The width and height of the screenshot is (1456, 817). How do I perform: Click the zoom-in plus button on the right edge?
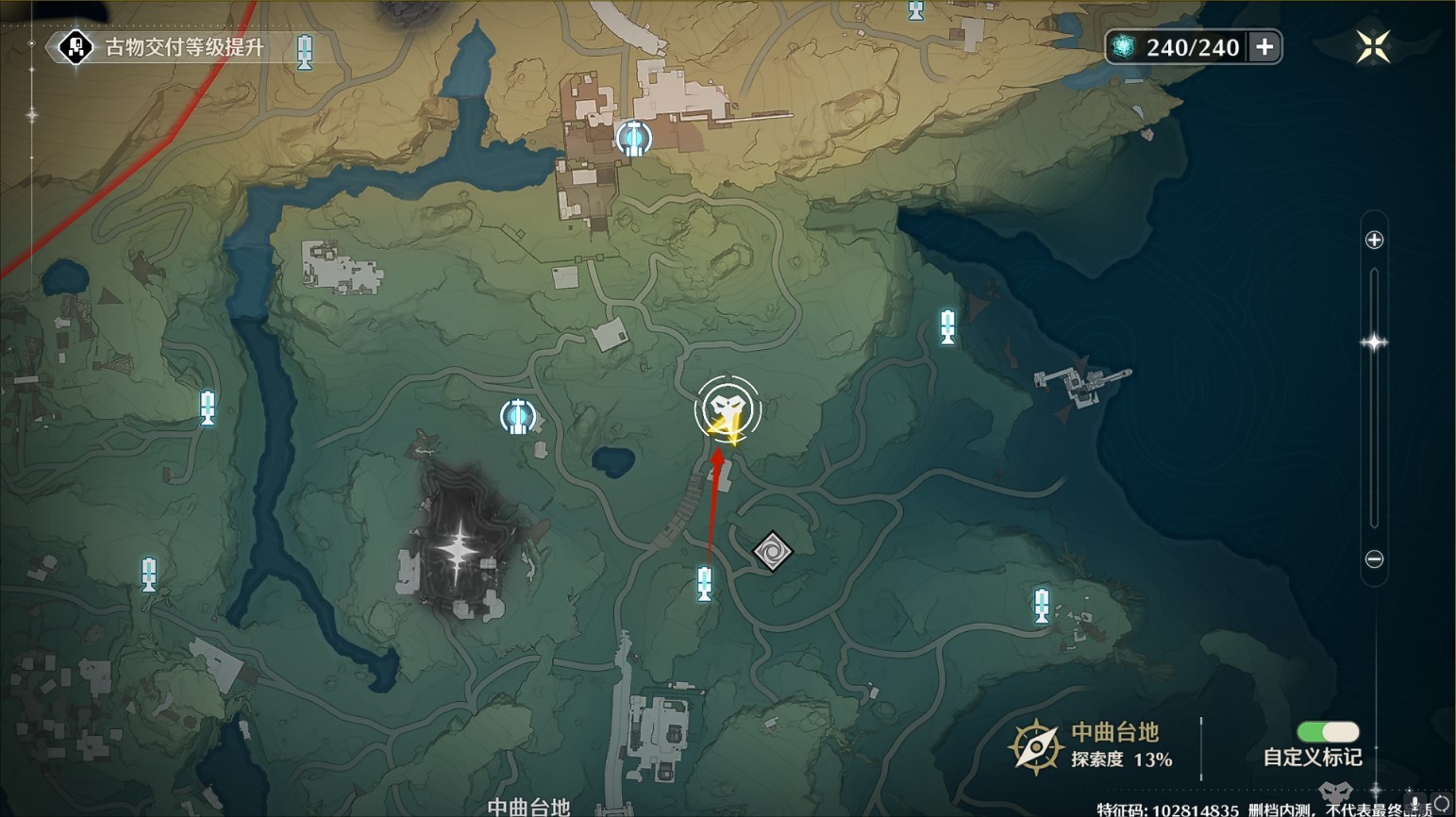point(1374,239)
